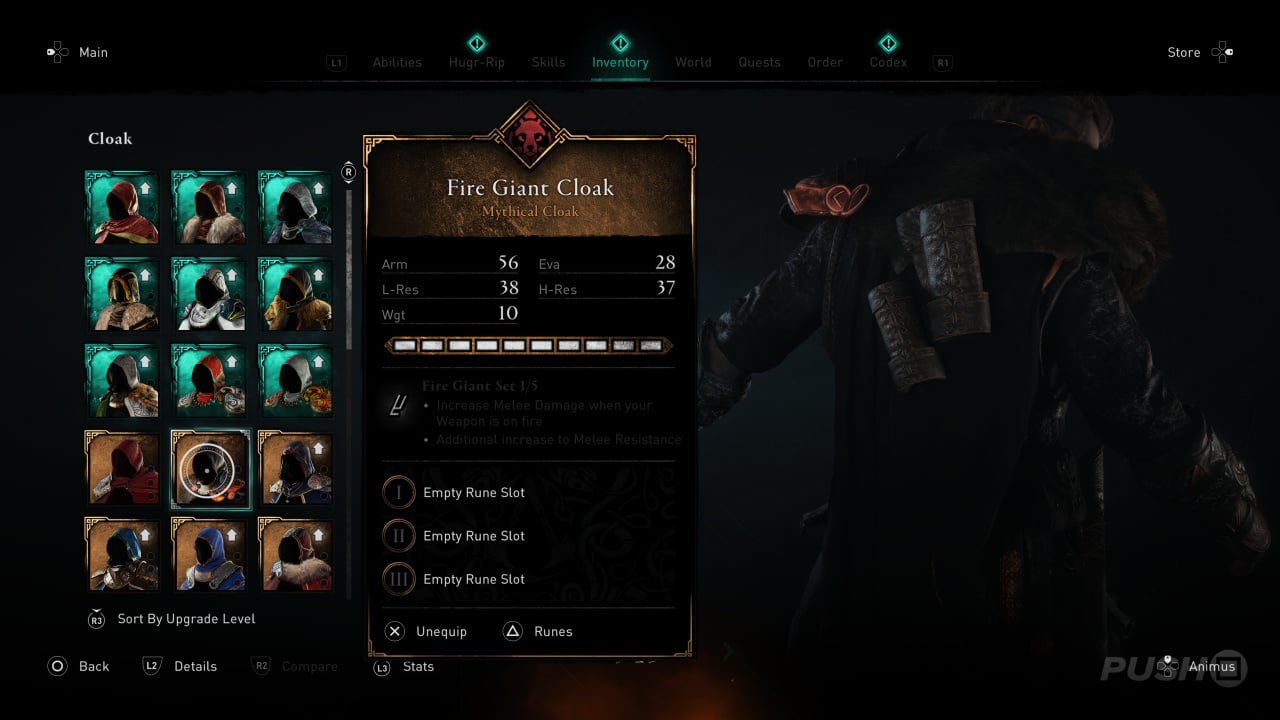Screen dimensions: 1280x720
Task: Open the World tab
Action: (x=693, y=62)
